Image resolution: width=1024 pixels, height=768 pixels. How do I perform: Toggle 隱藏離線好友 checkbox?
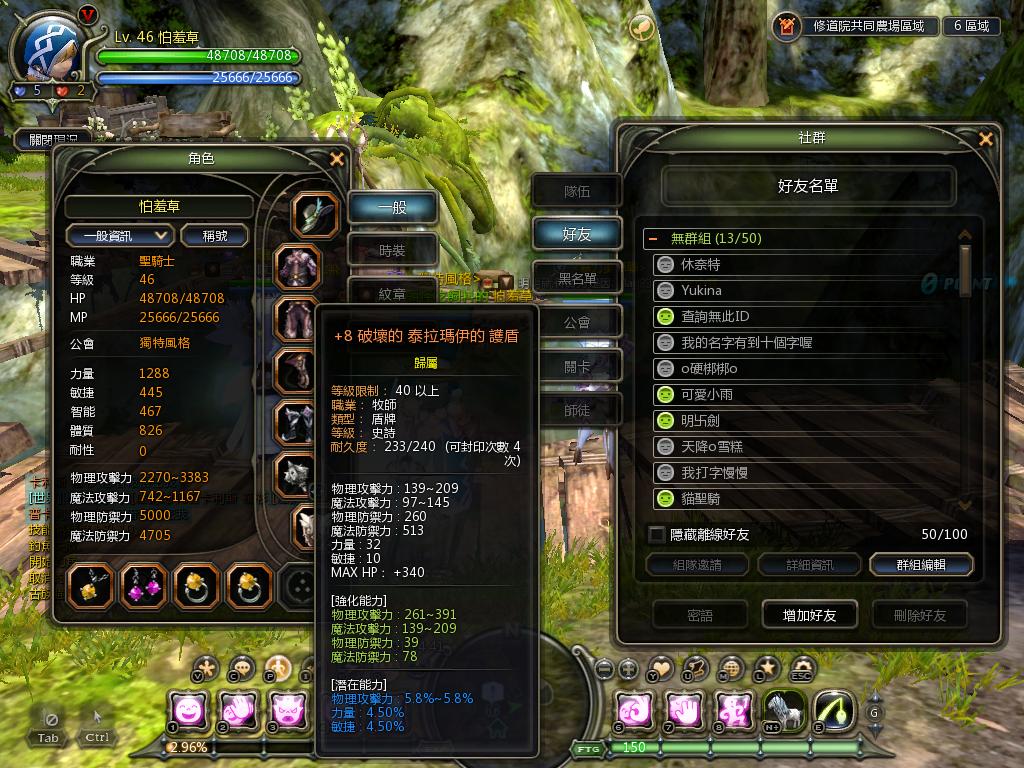tap(657, 535)
